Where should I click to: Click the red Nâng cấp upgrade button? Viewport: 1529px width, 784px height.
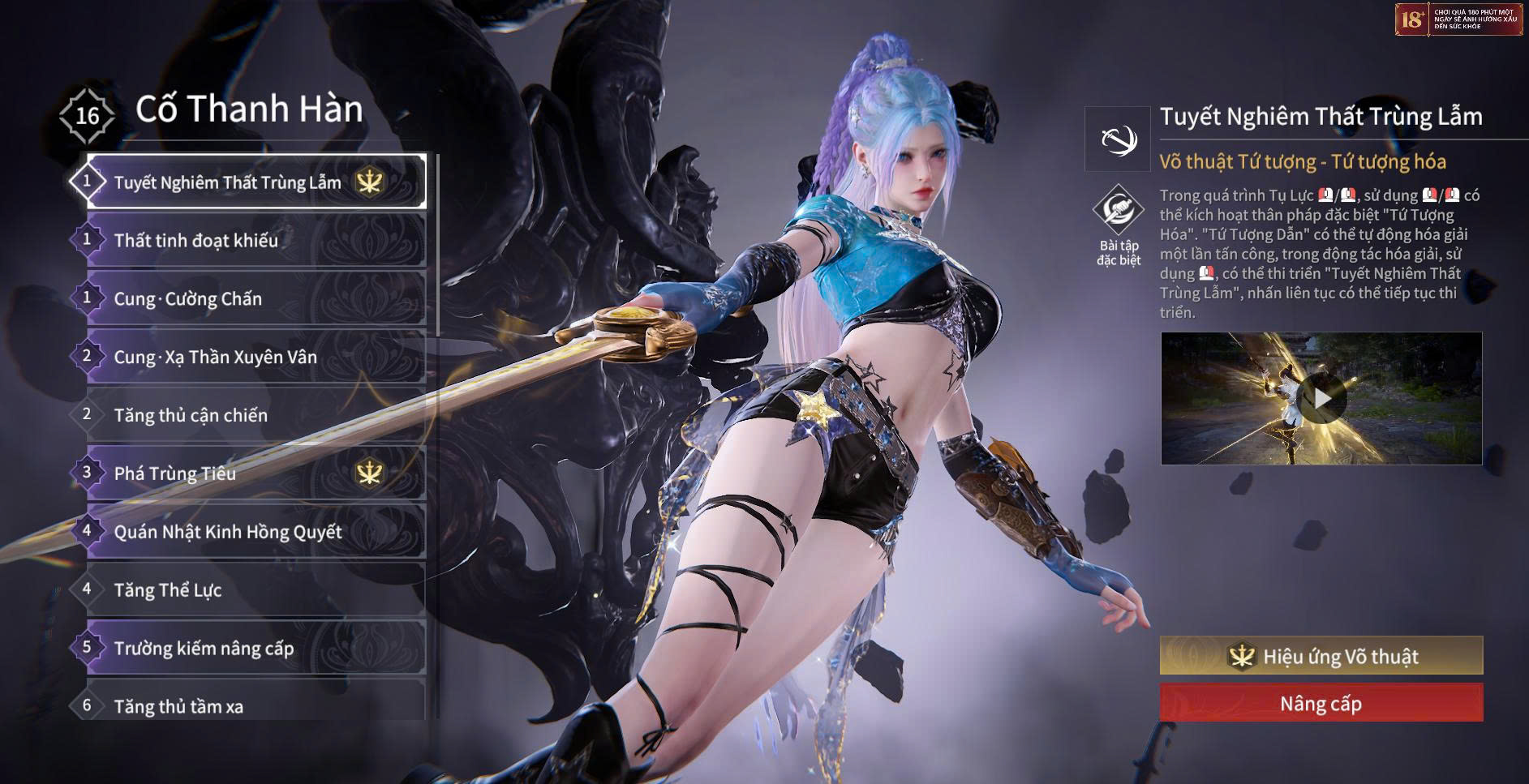coord(1321,703)
